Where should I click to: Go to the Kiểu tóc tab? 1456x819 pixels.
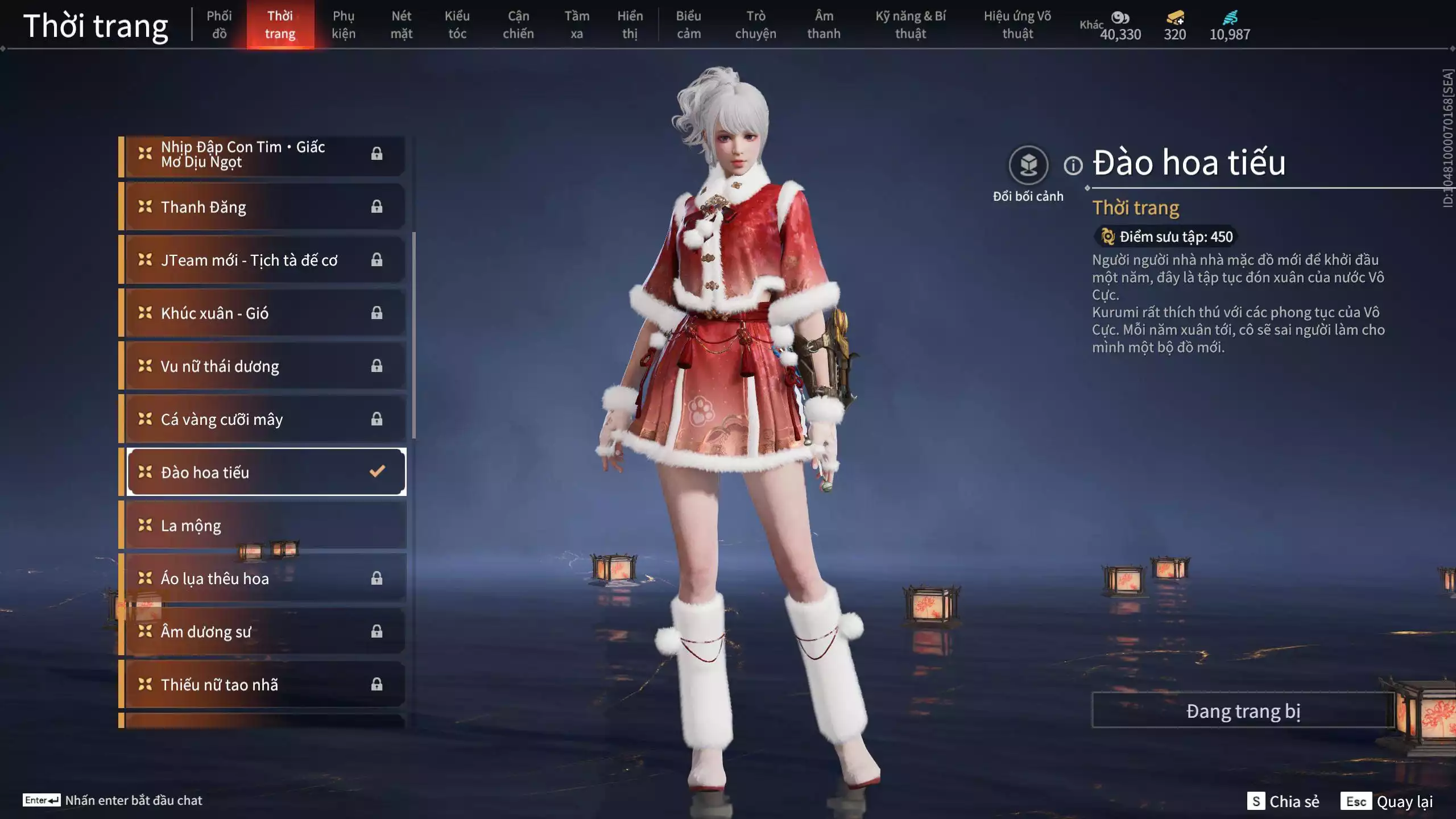point(457,24)
